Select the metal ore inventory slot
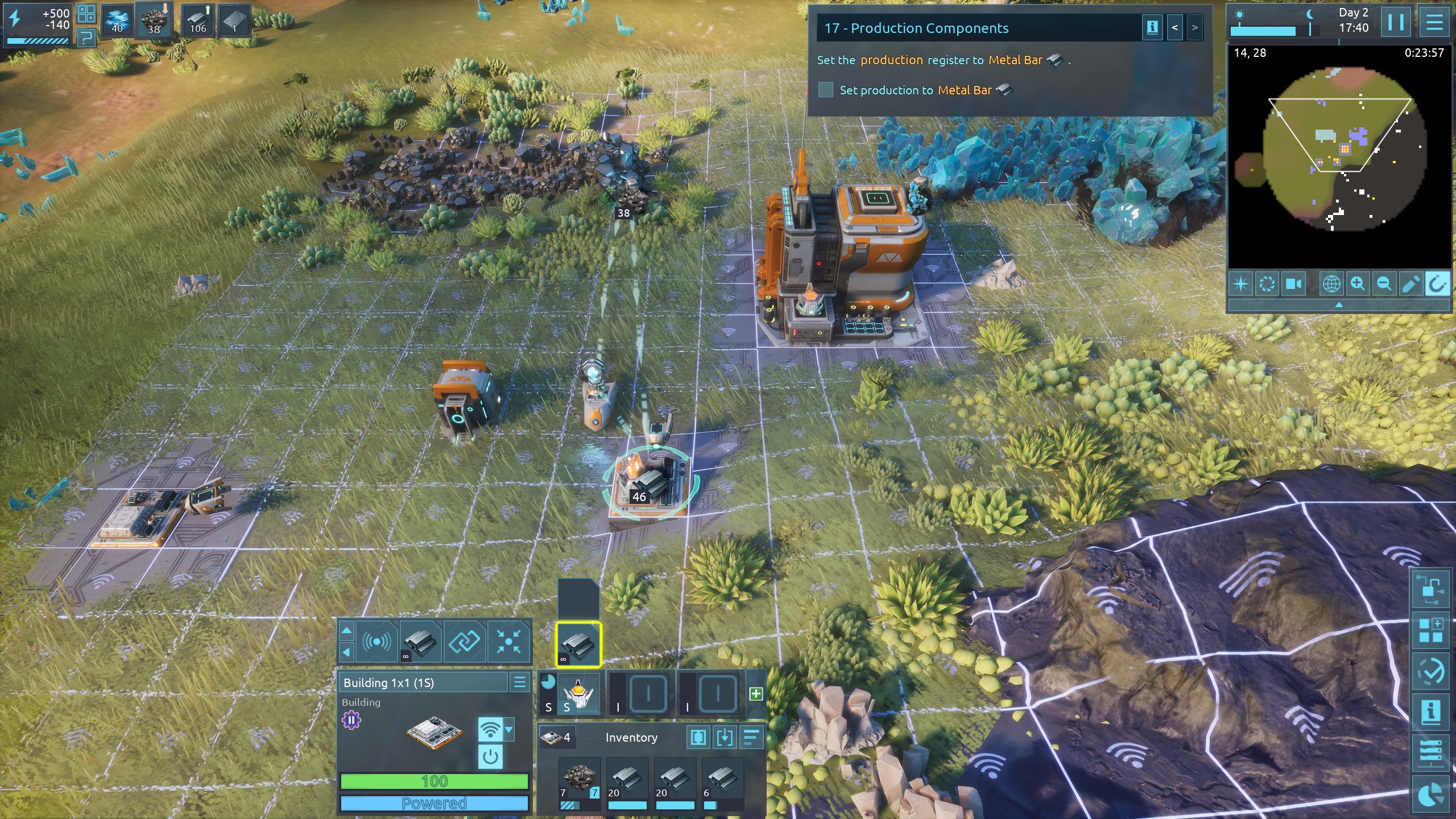The width and height of the screenshot is (1456, 819). coord(579,779)
